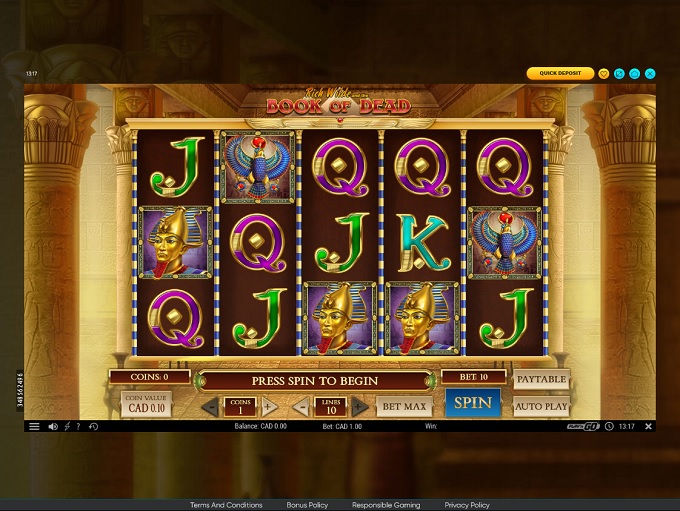View the Responsible Gaming page
The height and width of the screenshot is (511, 680).
[x=386, y=505]
